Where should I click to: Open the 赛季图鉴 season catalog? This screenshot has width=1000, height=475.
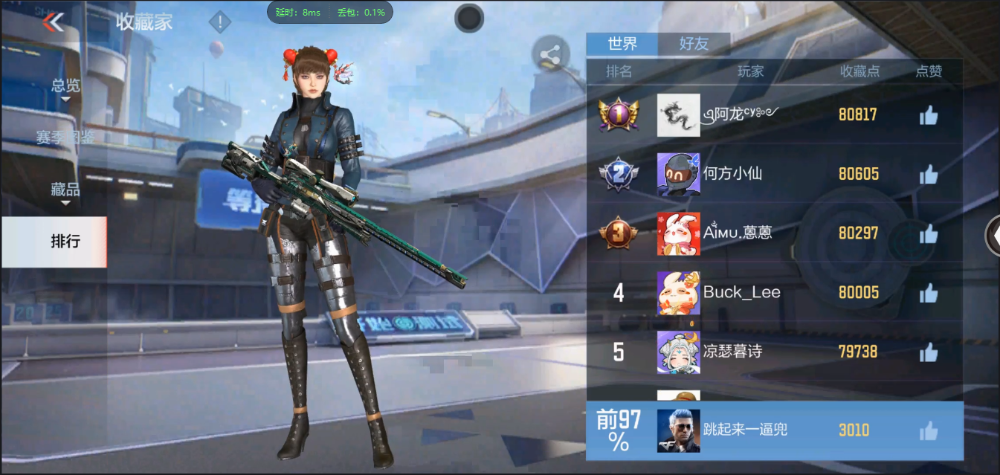tap(66, 137)
